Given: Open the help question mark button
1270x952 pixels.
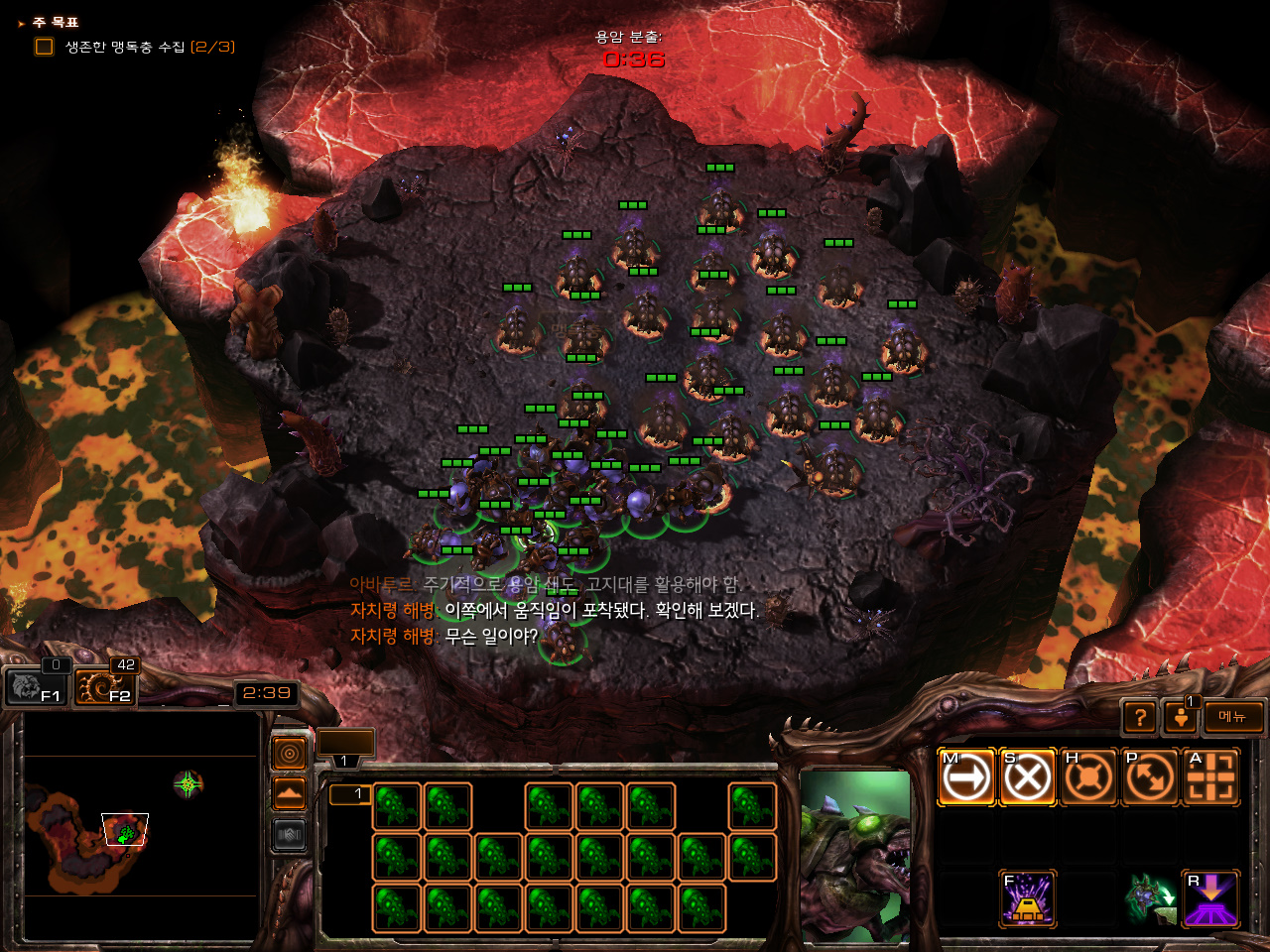Looking at the screenshot, I should (x=1140, y=716).
